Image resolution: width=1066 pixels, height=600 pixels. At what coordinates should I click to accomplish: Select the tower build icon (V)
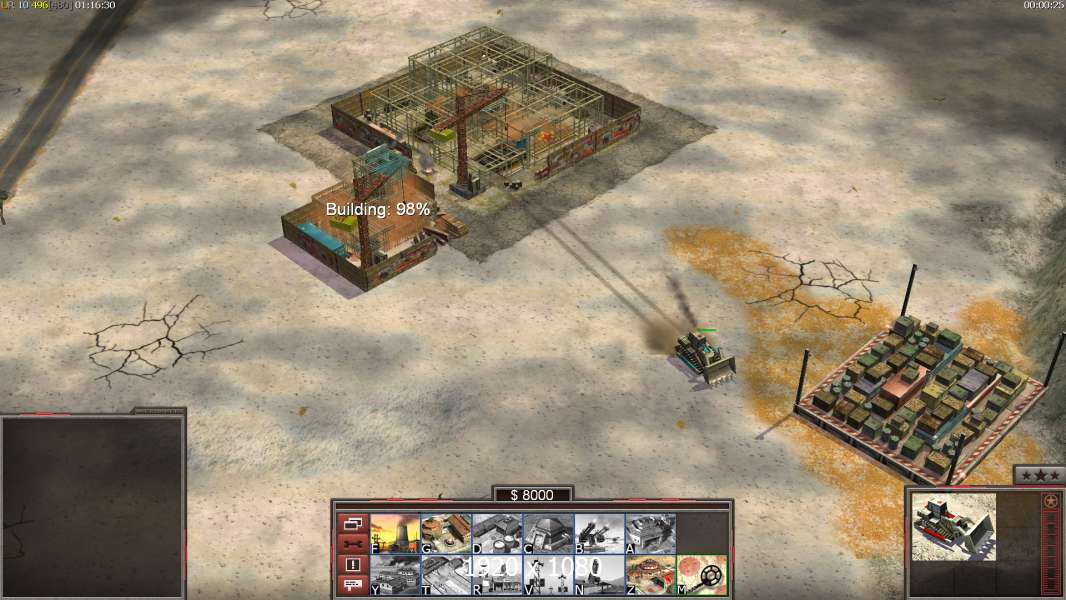(x=548, y=575)
